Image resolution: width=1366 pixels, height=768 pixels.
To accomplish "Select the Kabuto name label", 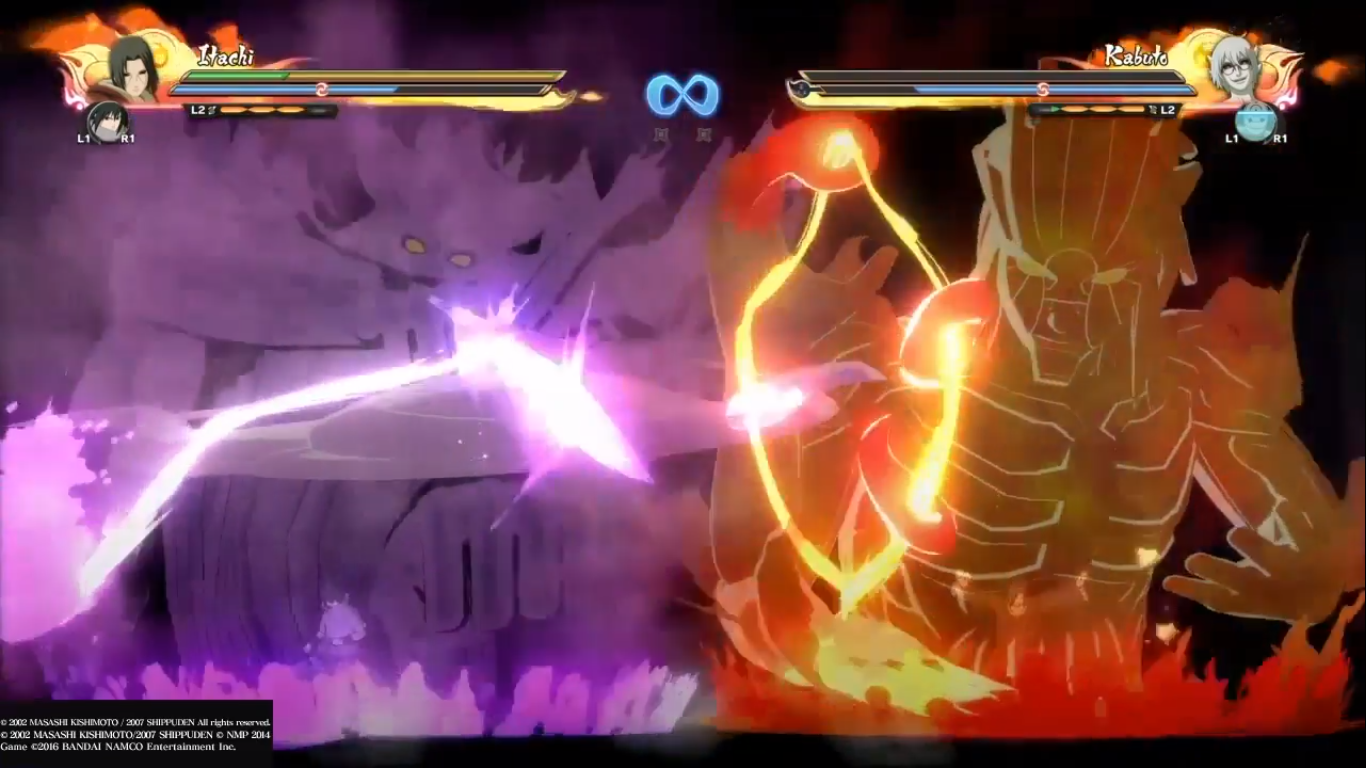I will coord(1137,55).
